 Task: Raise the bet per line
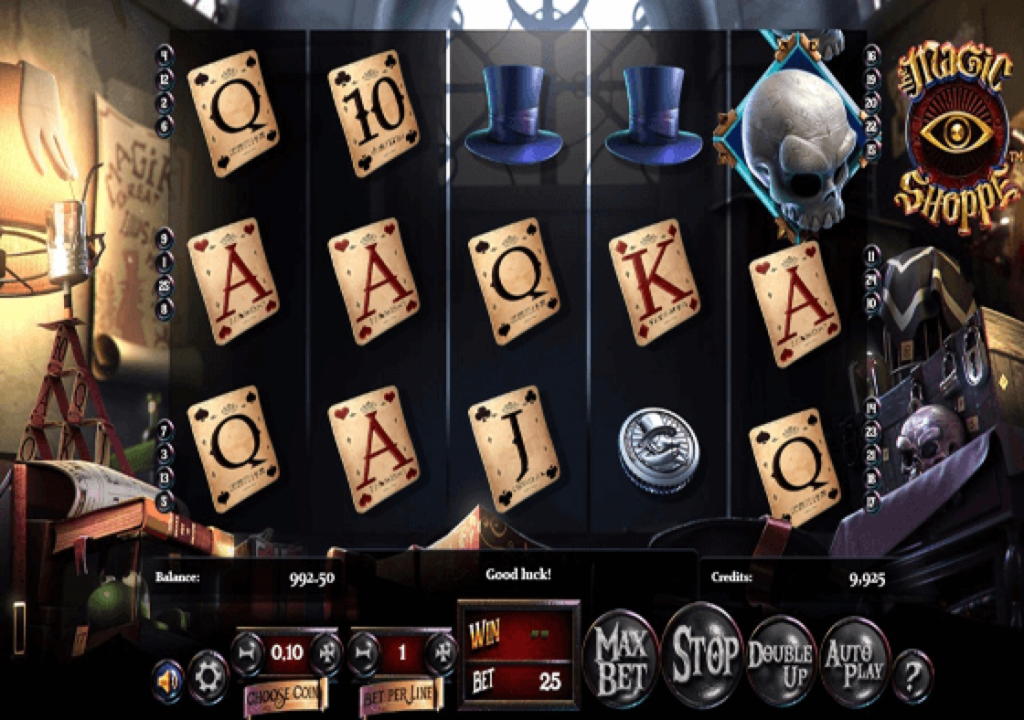click(441, 653)
